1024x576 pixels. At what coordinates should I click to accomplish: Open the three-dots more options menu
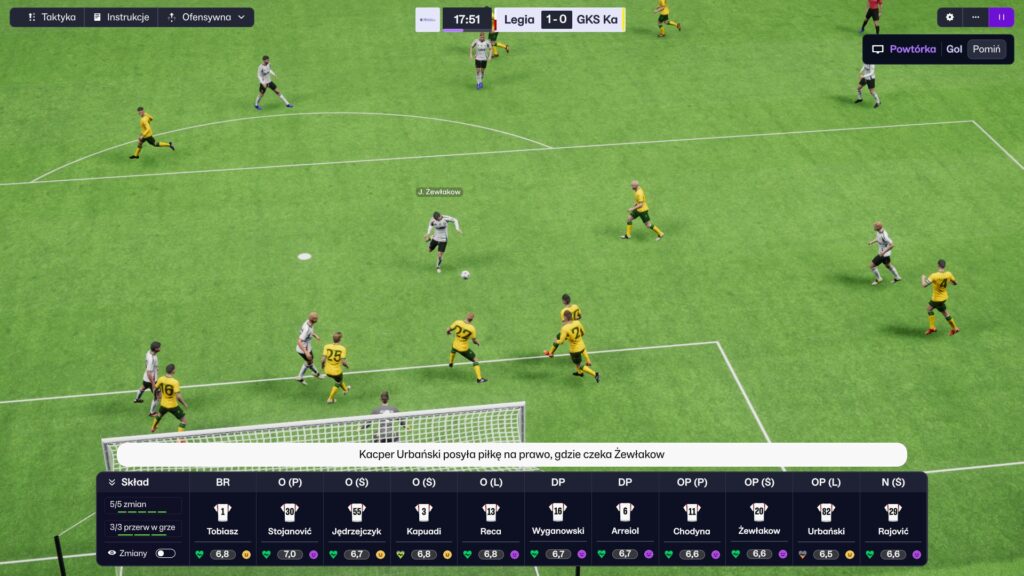(975, 17)
